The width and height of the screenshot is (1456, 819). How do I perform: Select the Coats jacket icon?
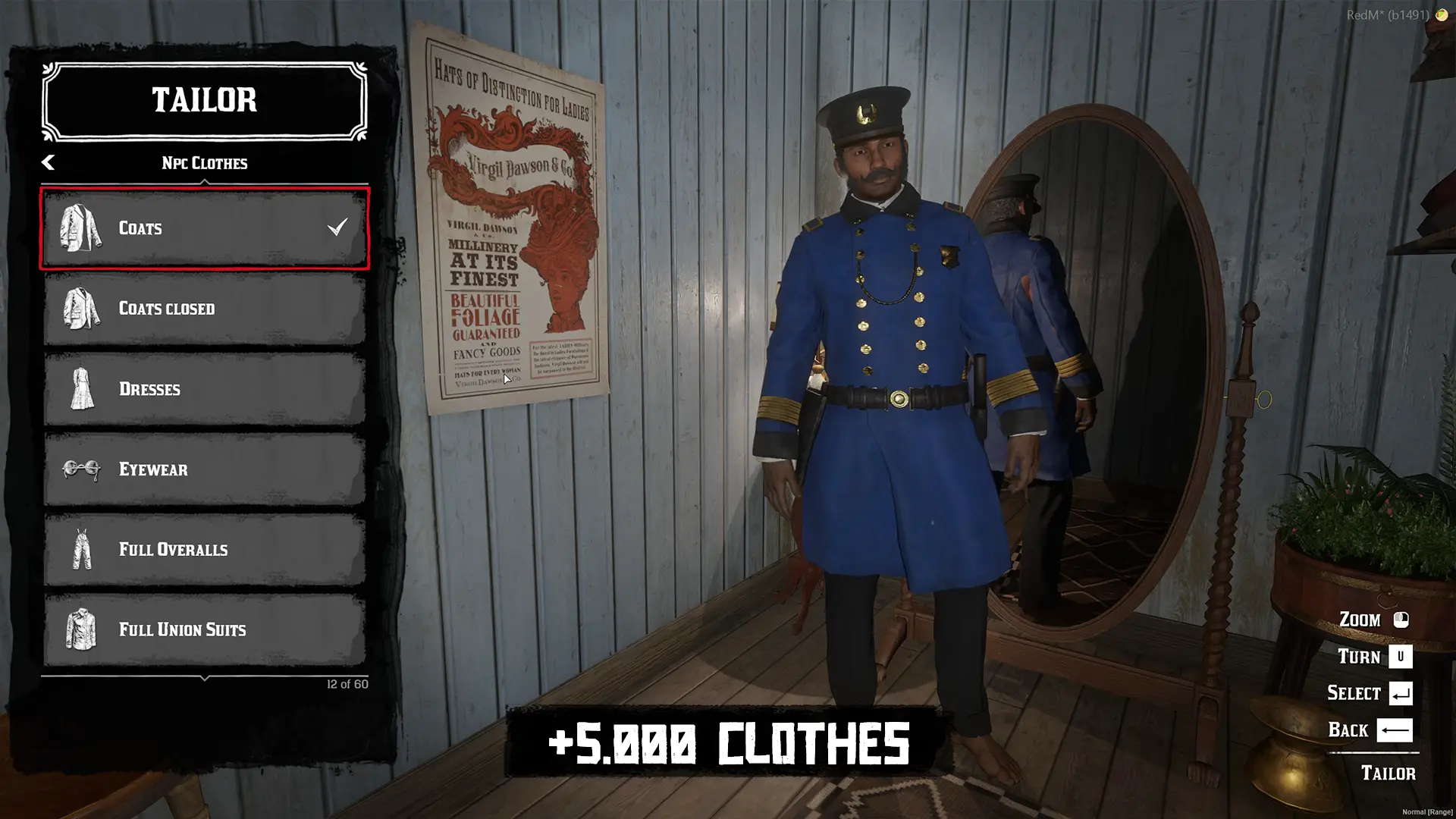pyautogui.click(x=79, y=228)
